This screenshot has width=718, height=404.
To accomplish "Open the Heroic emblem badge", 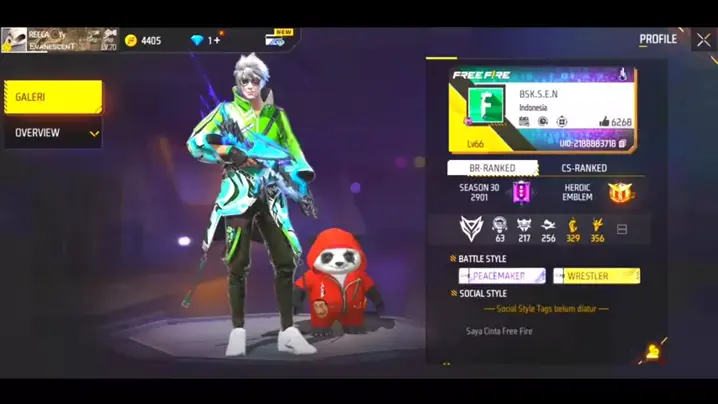I will coord(622,192).
